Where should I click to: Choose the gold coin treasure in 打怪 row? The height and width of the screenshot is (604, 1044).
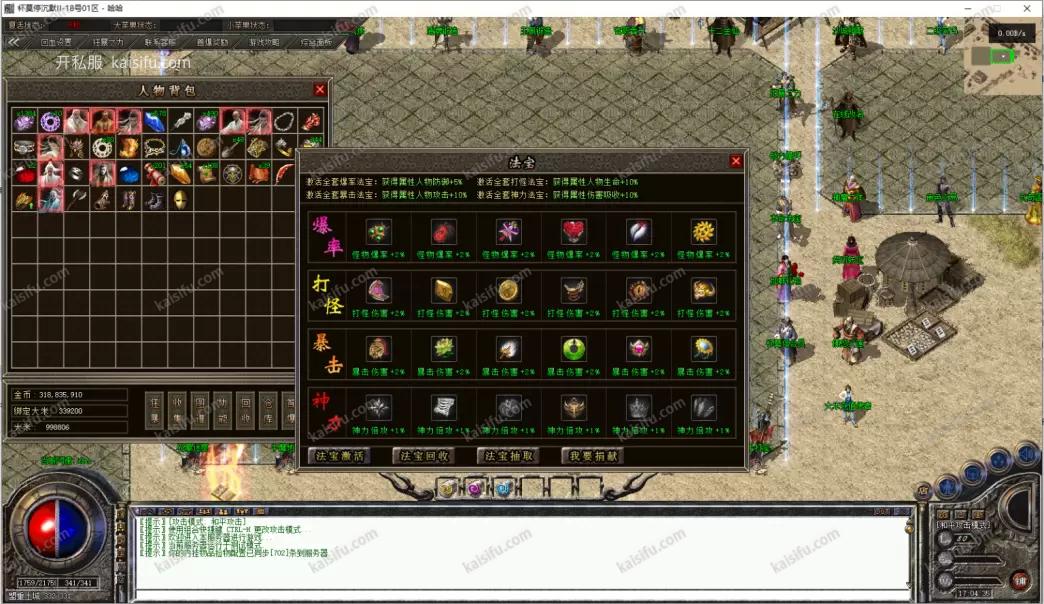509,290
